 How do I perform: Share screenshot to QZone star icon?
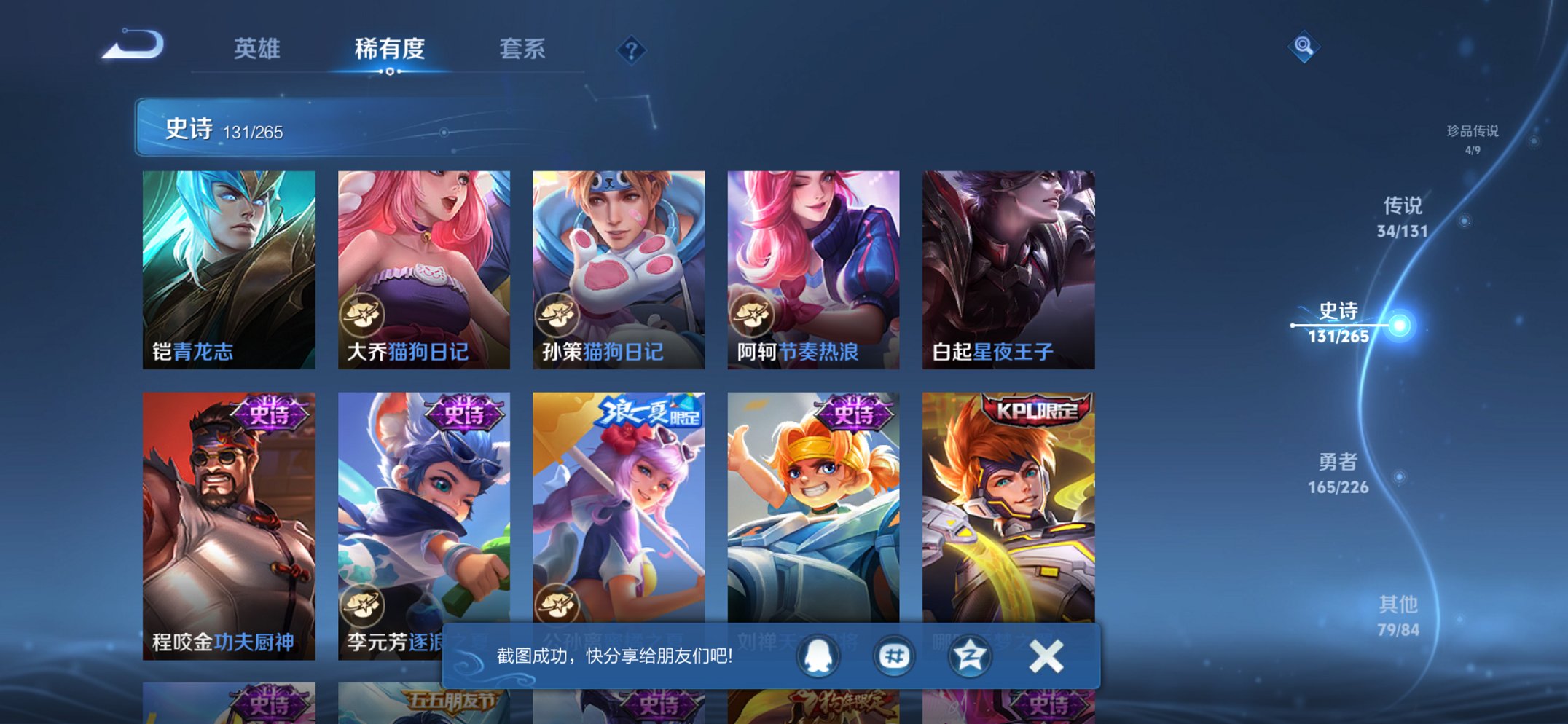point(969,656)
